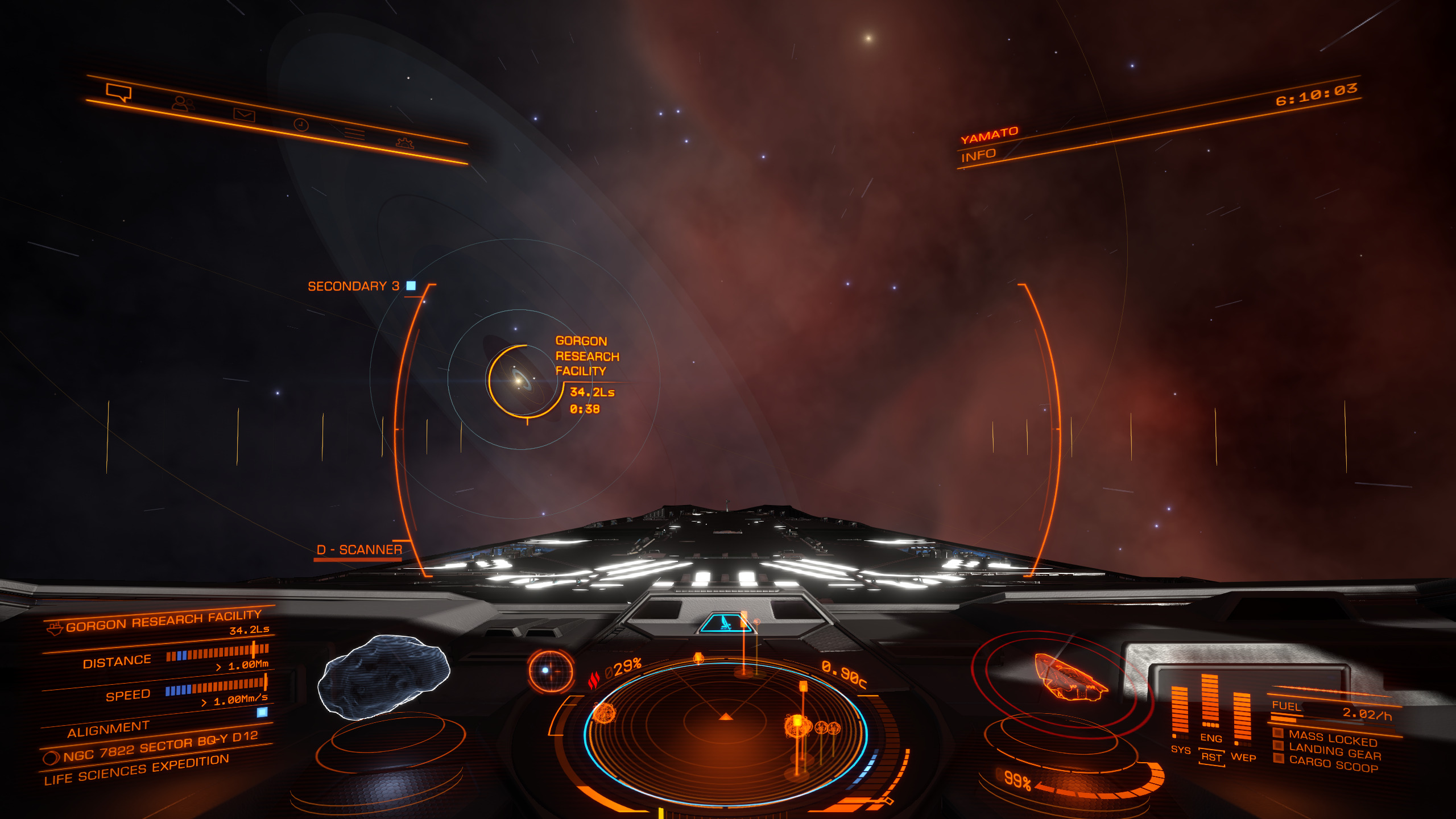1456x819 pixels.
Task: Open the comms settings gear tab
Action: coord(404,143)
